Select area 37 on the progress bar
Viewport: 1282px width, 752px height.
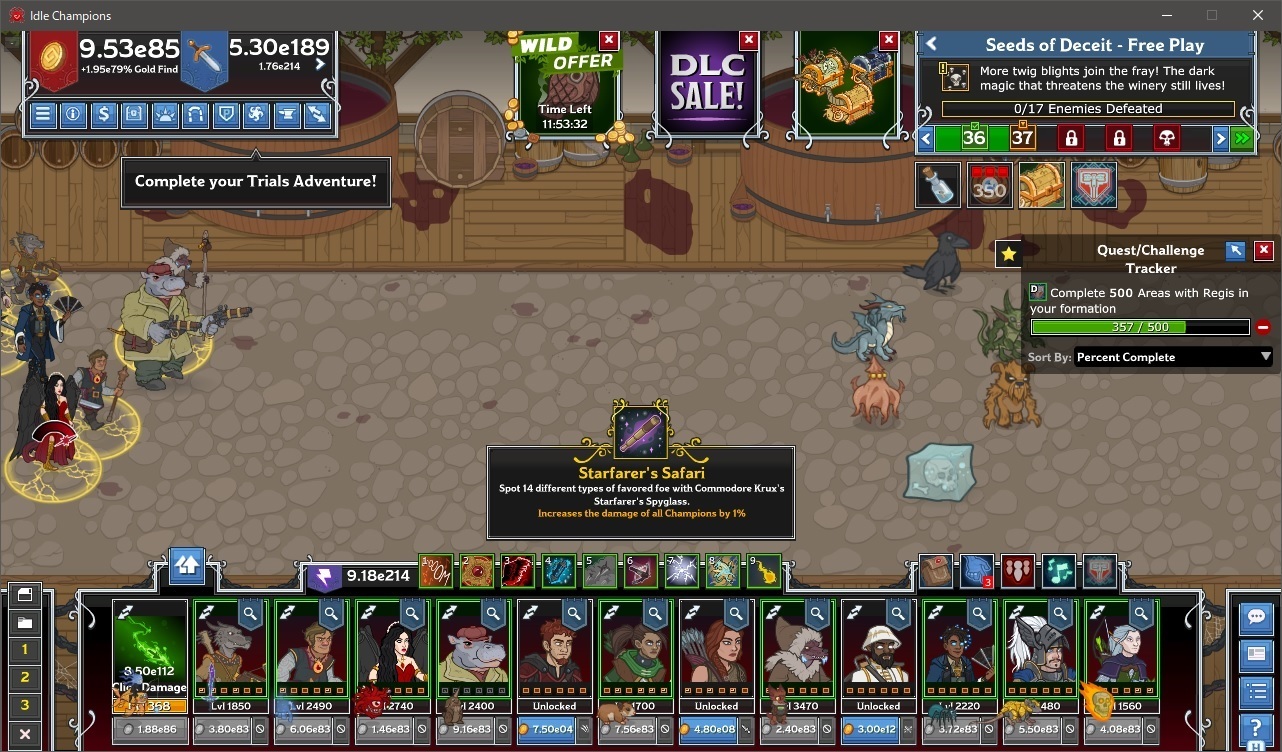pyautogui.click(x=1022, y=138)
